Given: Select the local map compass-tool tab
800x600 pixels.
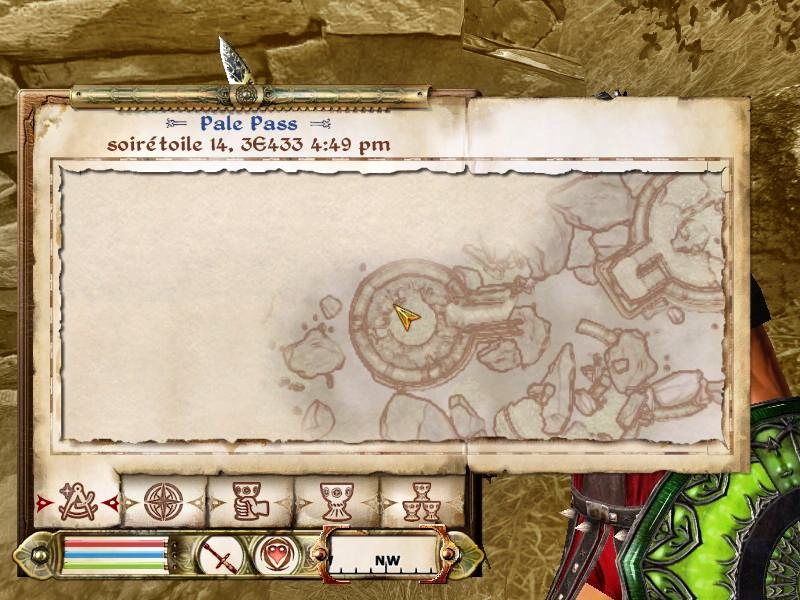Looking at the screenshot, I should [x=76, y=501].
